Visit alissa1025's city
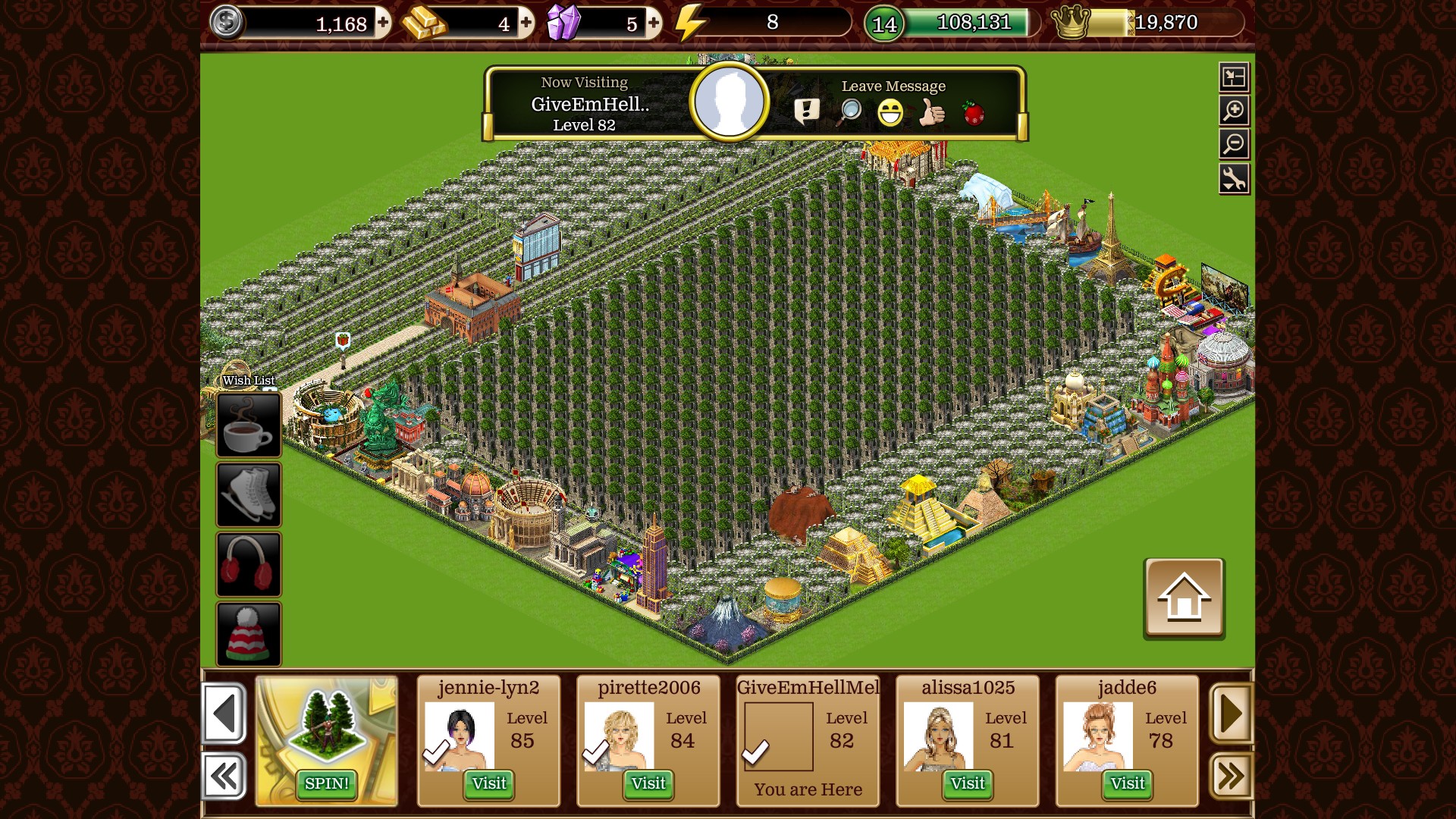Screen dimensions: 1456x819 tap(968, 783)
